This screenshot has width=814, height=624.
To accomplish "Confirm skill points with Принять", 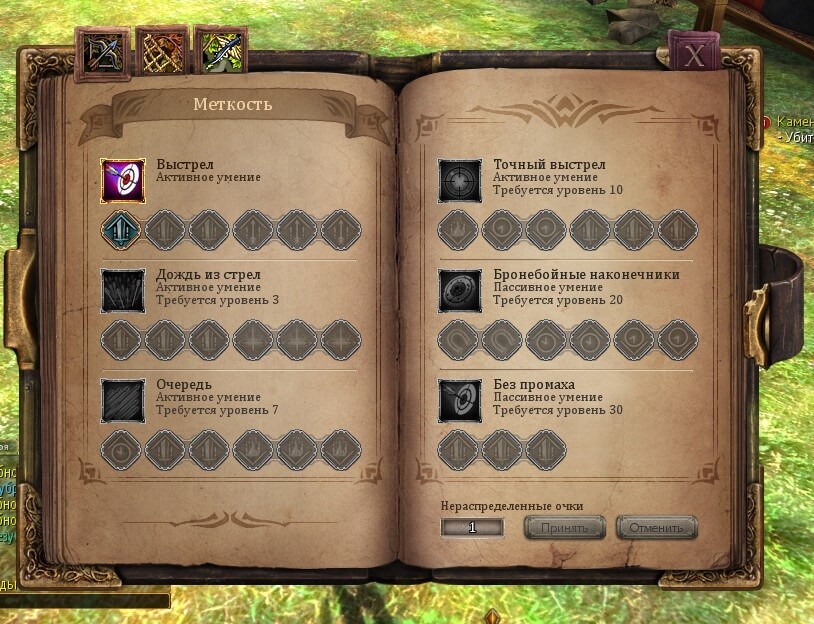I will 565,527.
